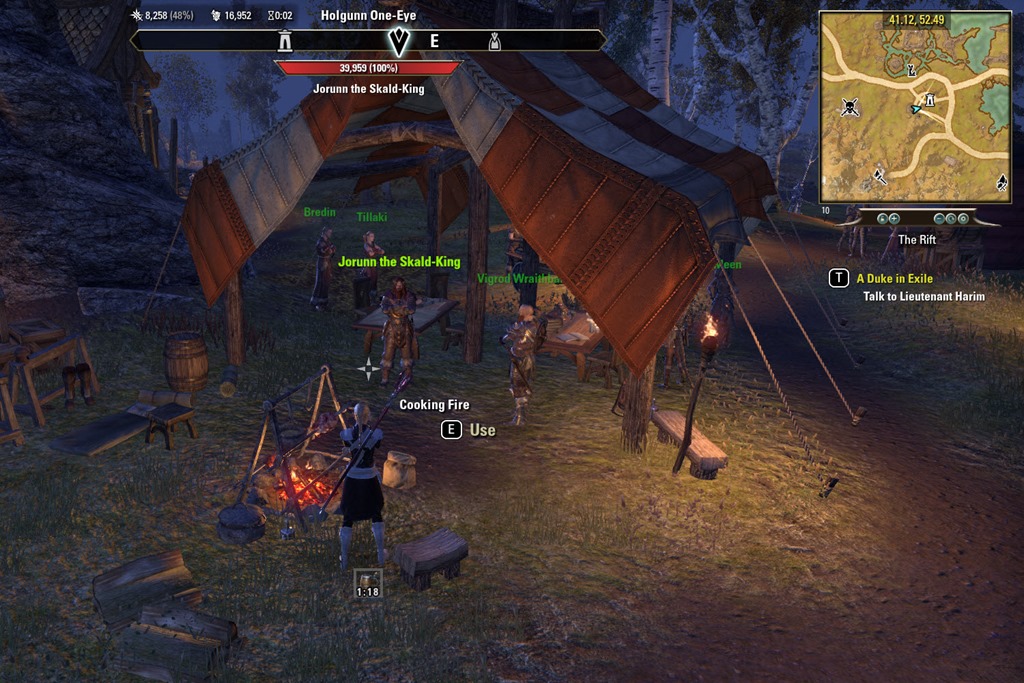Open the minimap in the top-right corner

pyautogui.click(x=913, y=106)
